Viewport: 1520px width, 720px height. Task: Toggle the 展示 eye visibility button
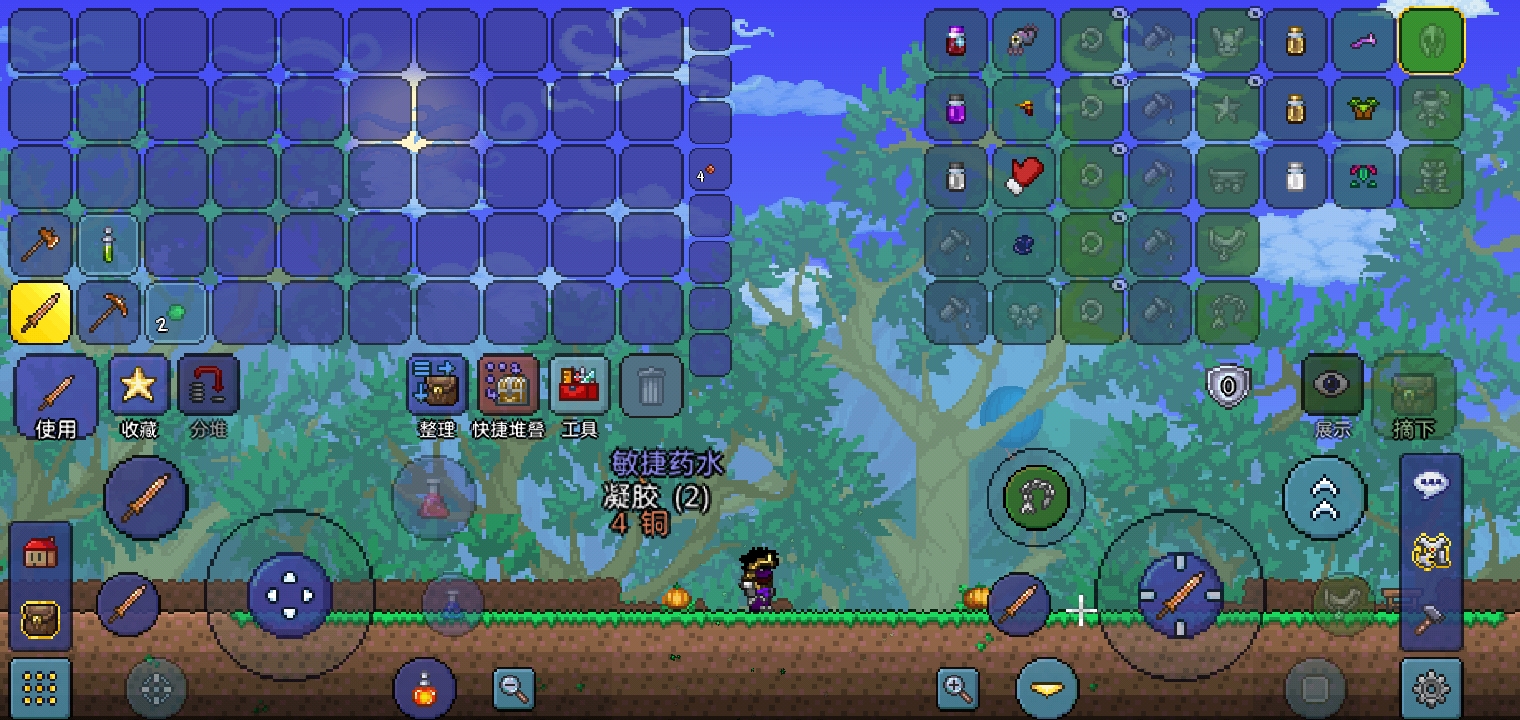1332,386
